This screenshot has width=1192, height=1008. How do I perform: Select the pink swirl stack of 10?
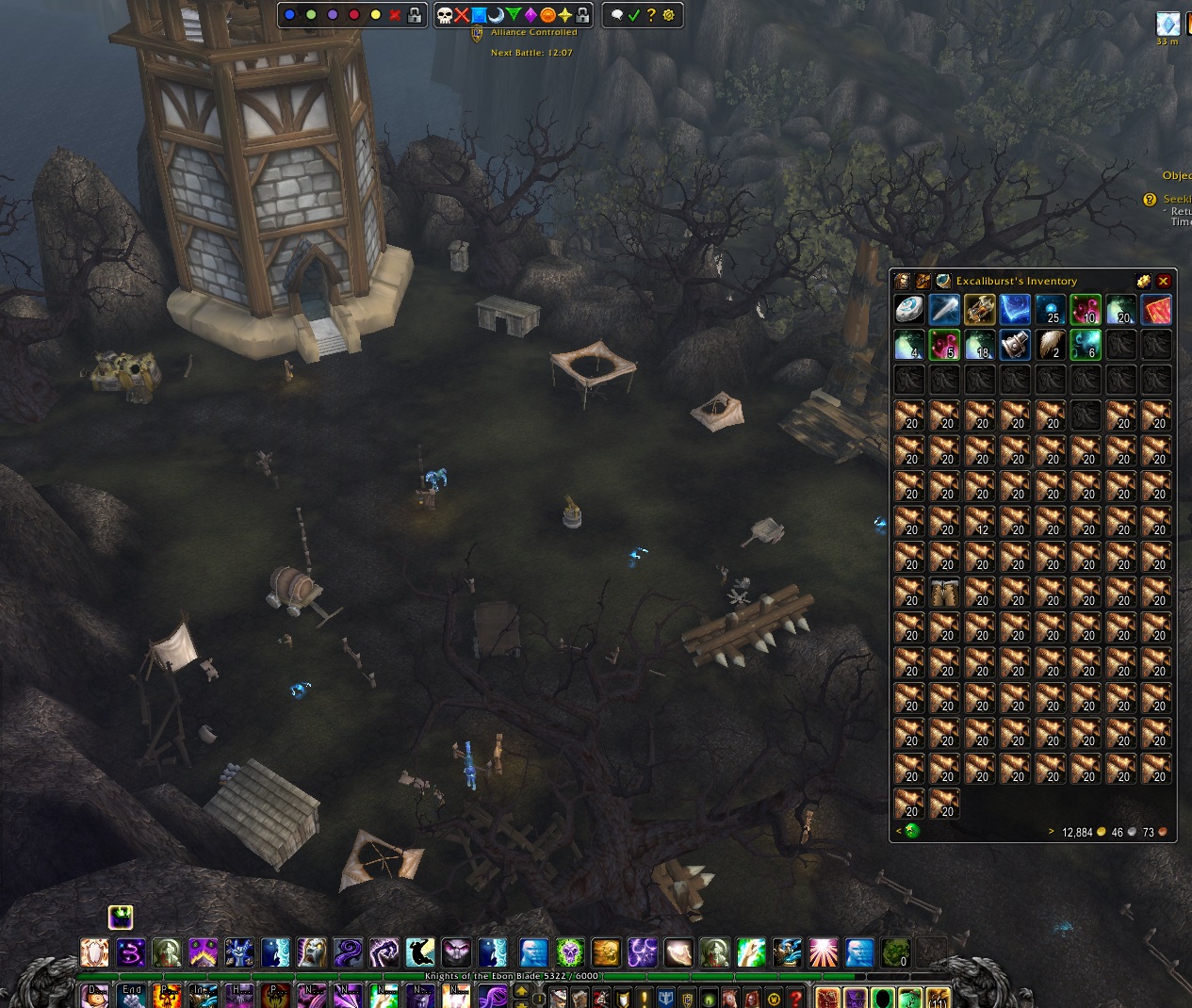click(1086, 309)
